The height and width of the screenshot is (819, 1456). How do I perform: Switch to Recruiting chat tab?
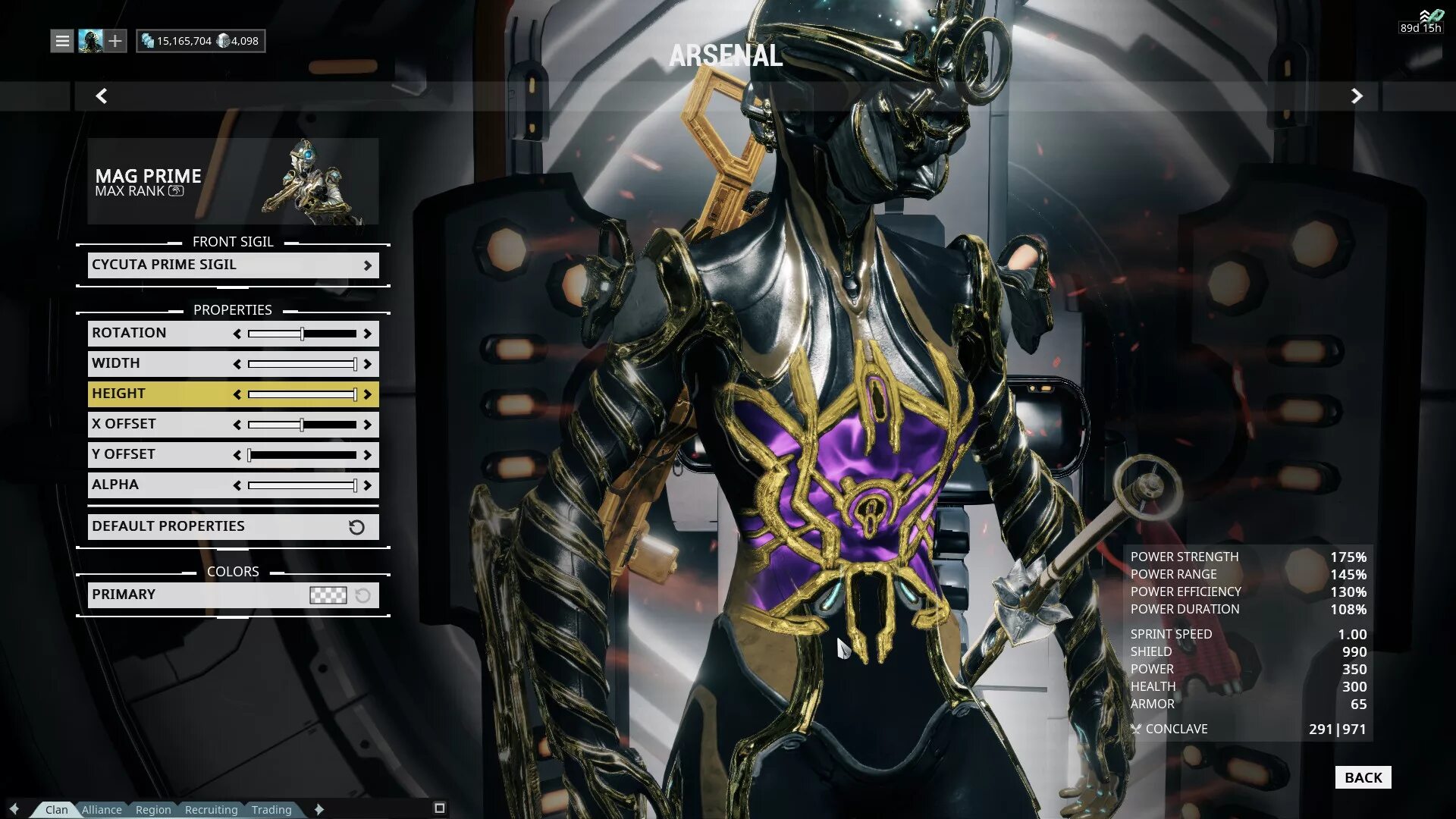pyautogui.click(x=211, y=810)
